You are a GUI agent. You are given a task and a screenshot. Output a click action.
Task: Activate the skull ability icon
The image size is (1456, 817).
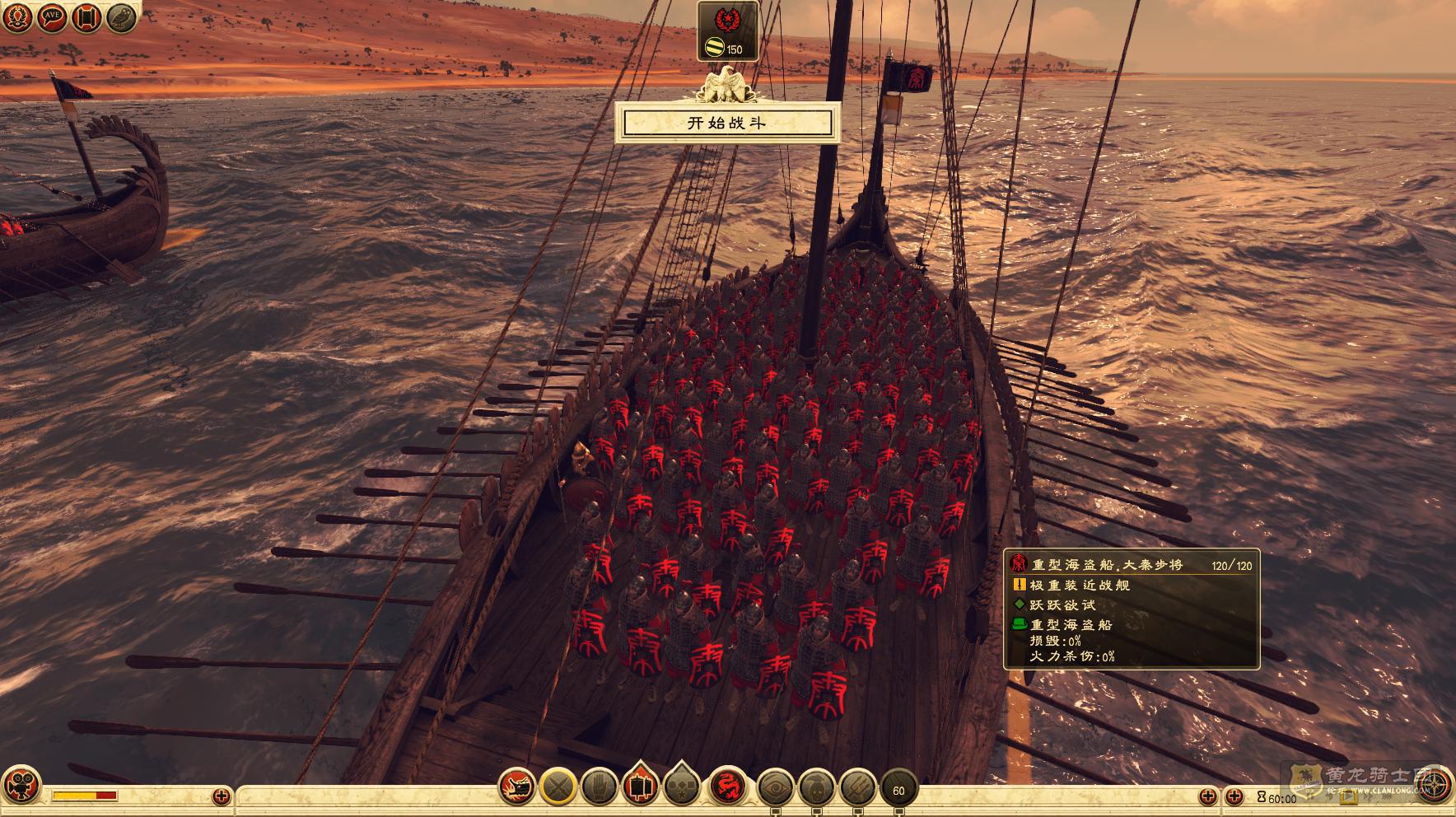(816, 788)
